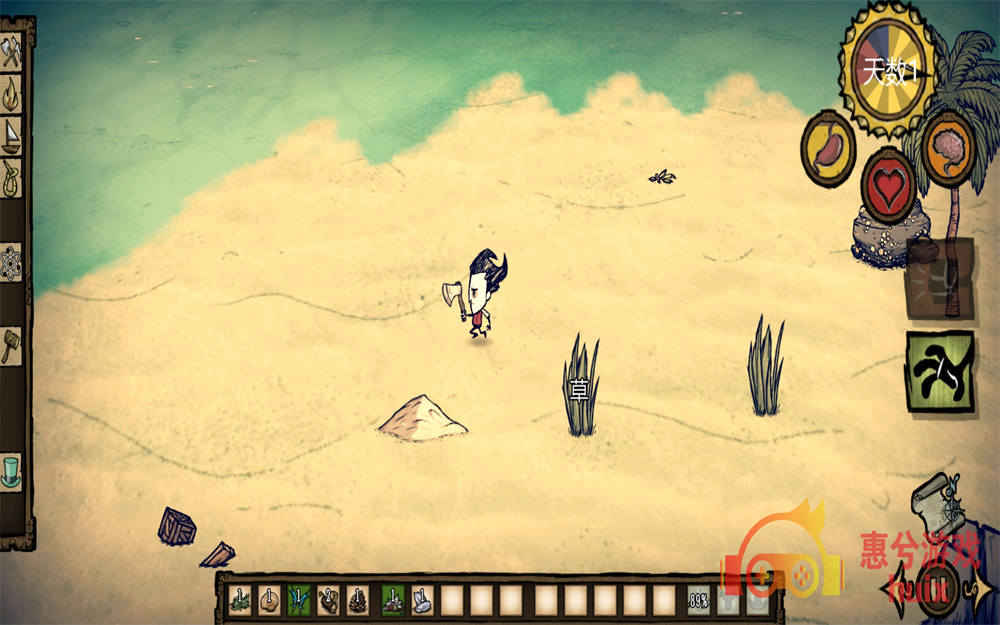1000x625 pixels.
Task: Select the rock inventory slot
Action: [270, 600]
